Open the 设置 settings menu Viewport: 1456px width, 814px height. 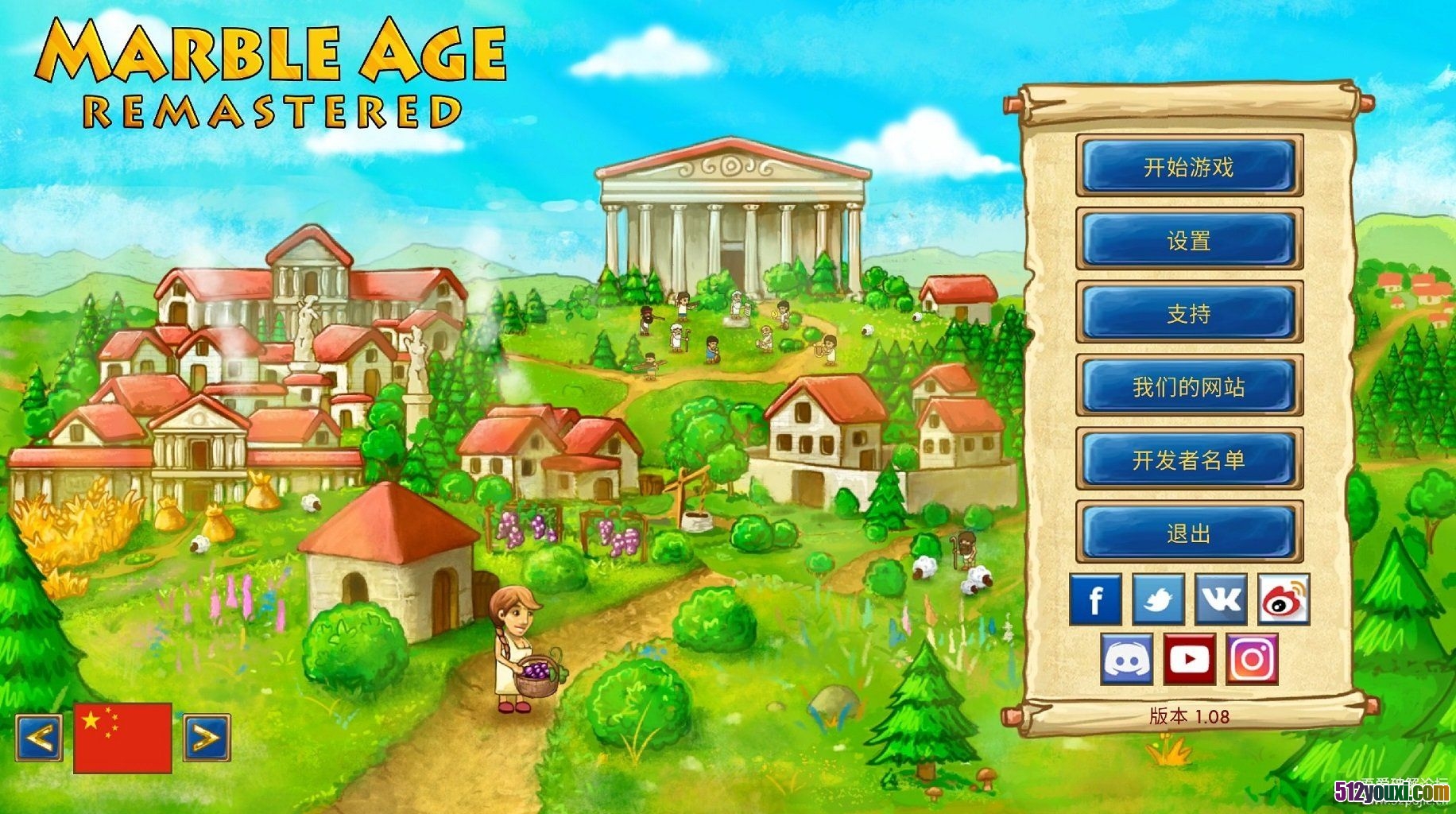click(1189, 239)
